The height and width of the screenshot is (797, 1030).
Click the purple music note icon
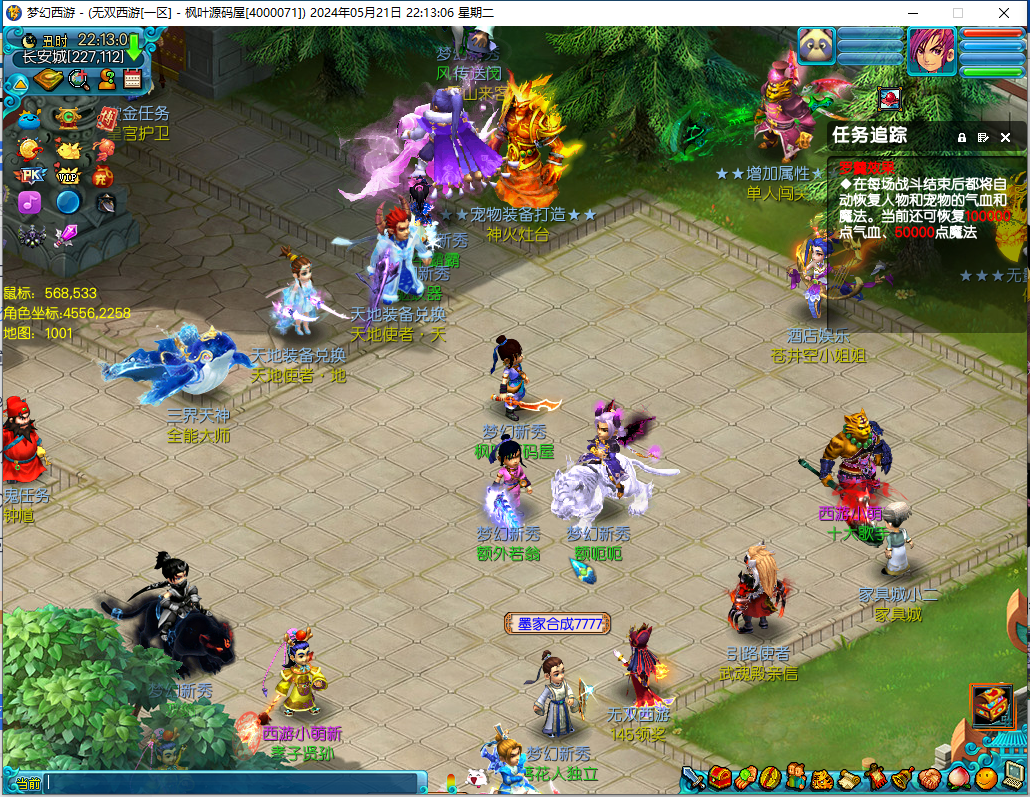tap(30, 202)
